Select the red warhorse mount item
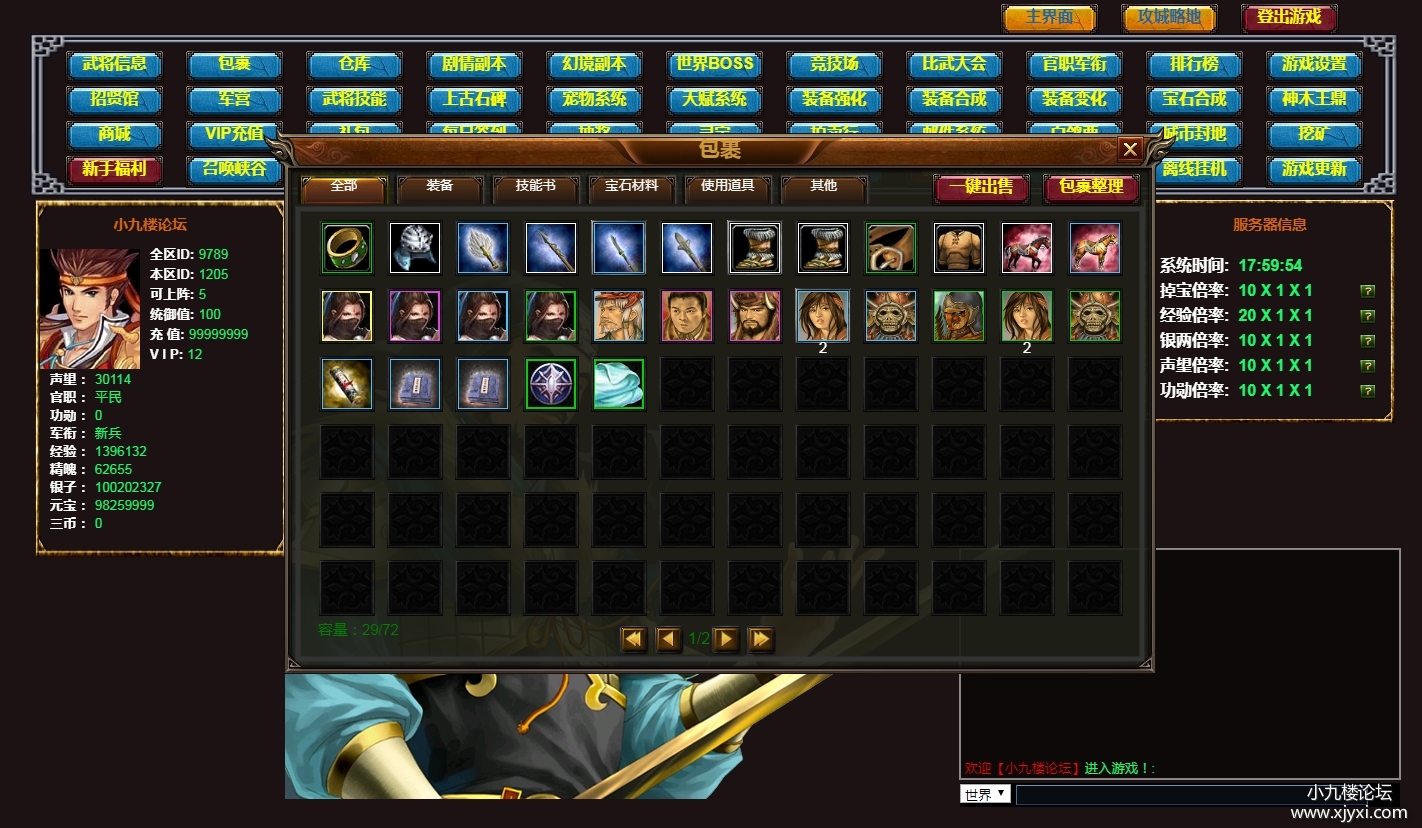 (1027, 248)
